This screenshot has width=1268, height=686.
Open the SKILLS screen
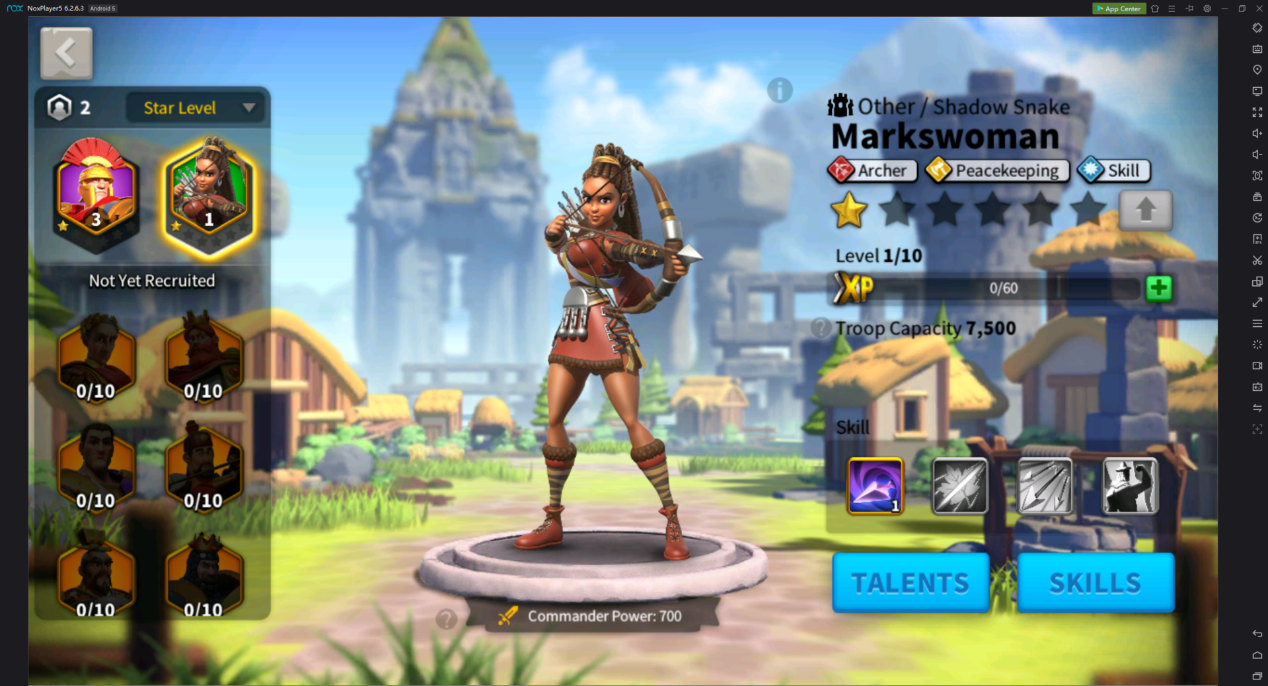tap(1095, 582)
